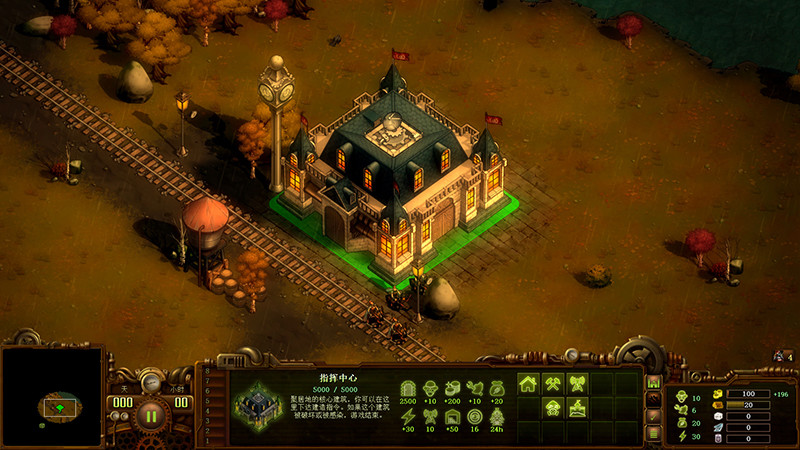
Task: Open the gas-mask soldier build category
Action: 552,408
